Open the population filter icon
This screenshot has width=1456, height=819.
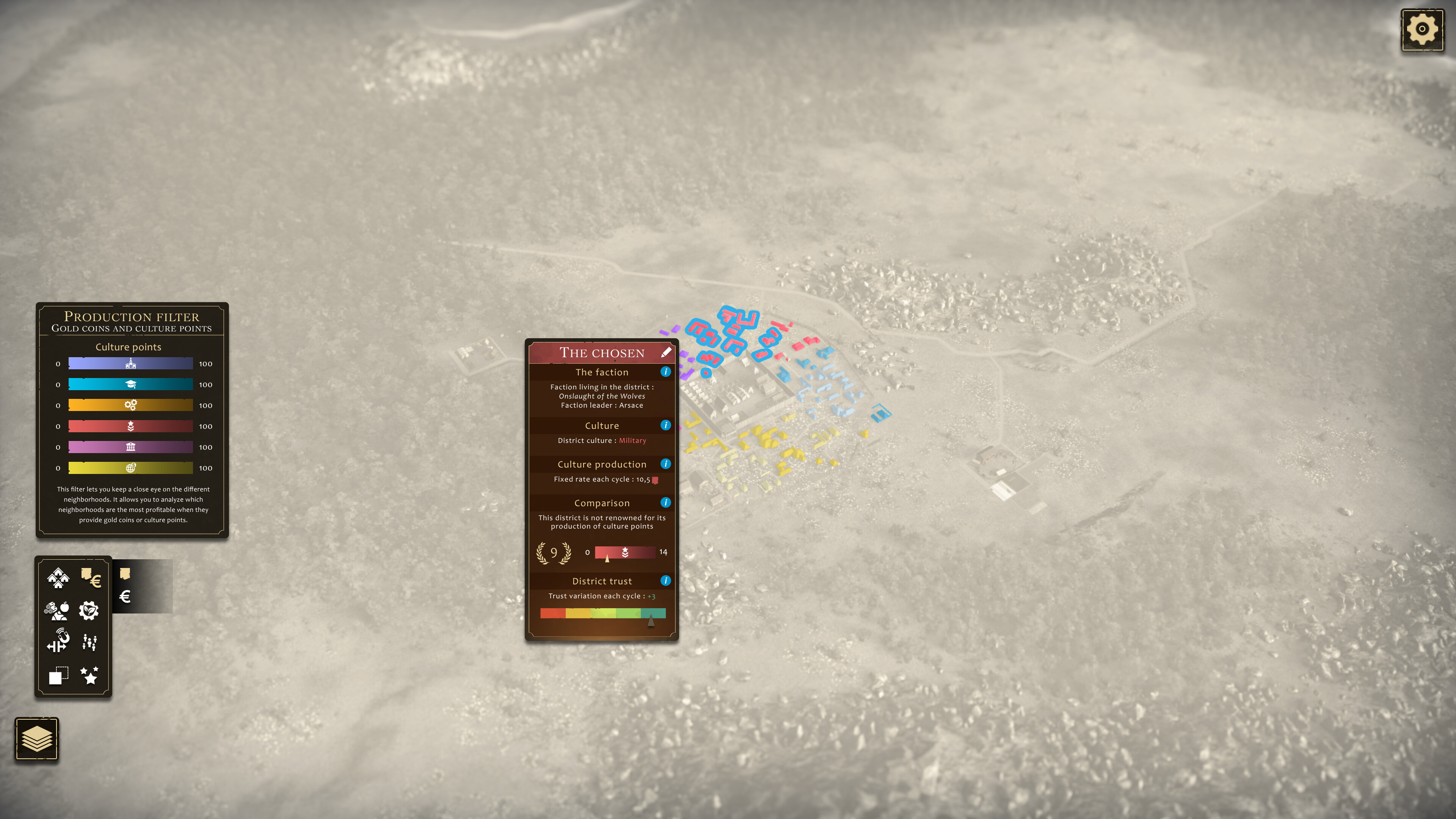click(91, 643)
